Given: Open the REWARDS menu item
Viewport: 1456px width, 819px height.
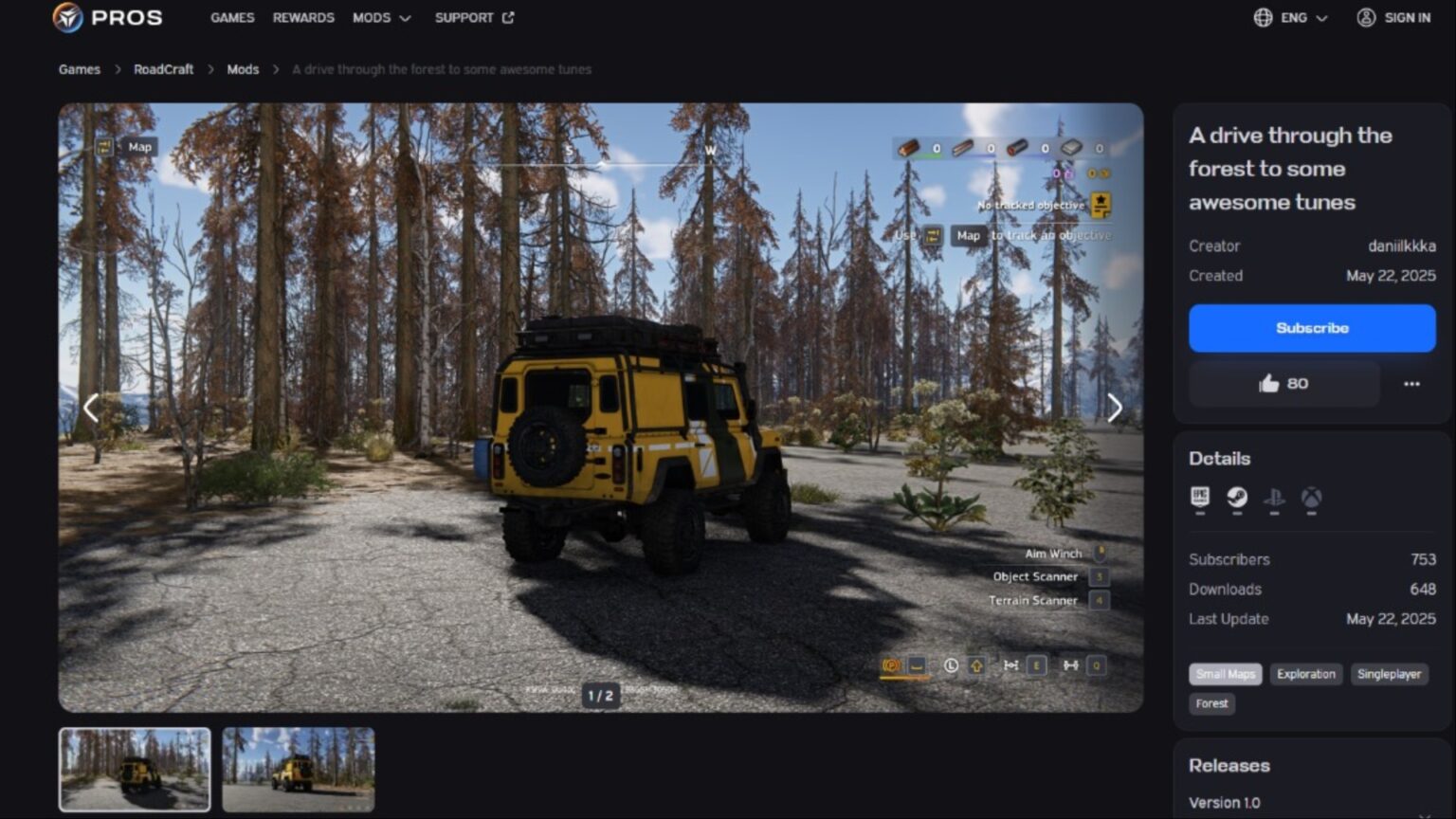Looking at the screenshot, I should (x=302, y=17).
